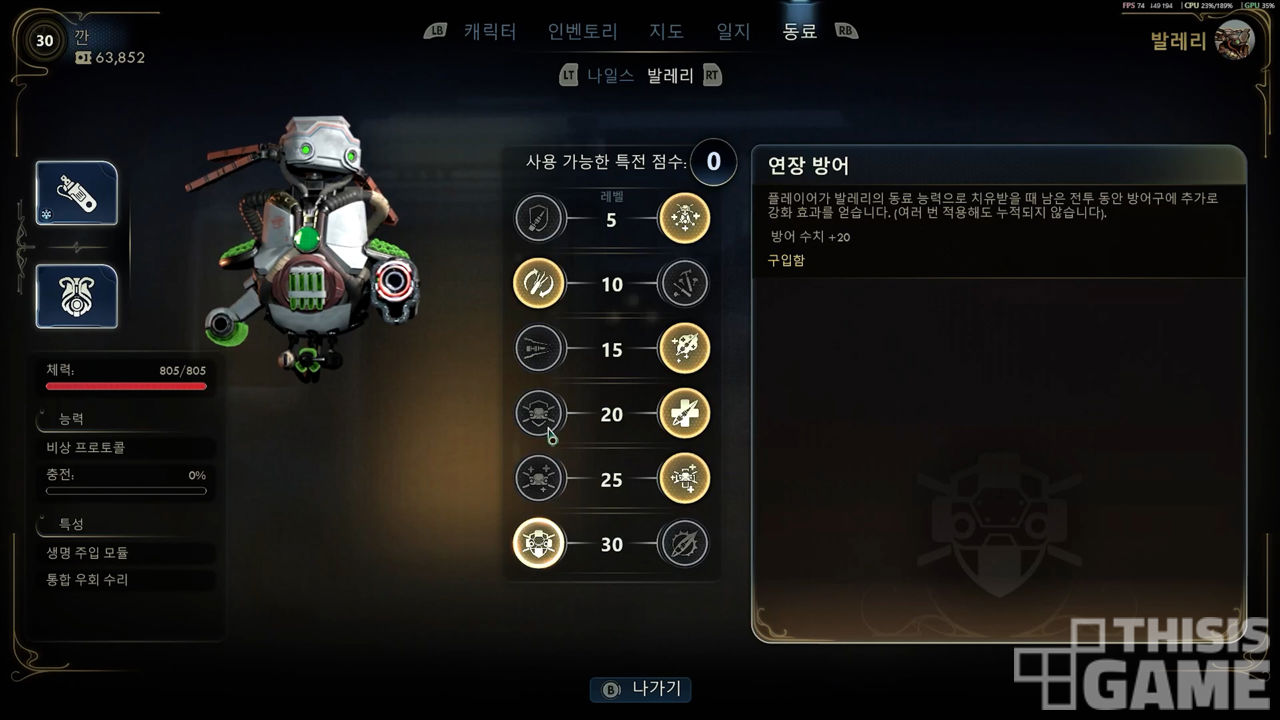This screenshot has height=720, width=1280.
Task: Select the 동료 tab
Action: click(x=800, y=31)
